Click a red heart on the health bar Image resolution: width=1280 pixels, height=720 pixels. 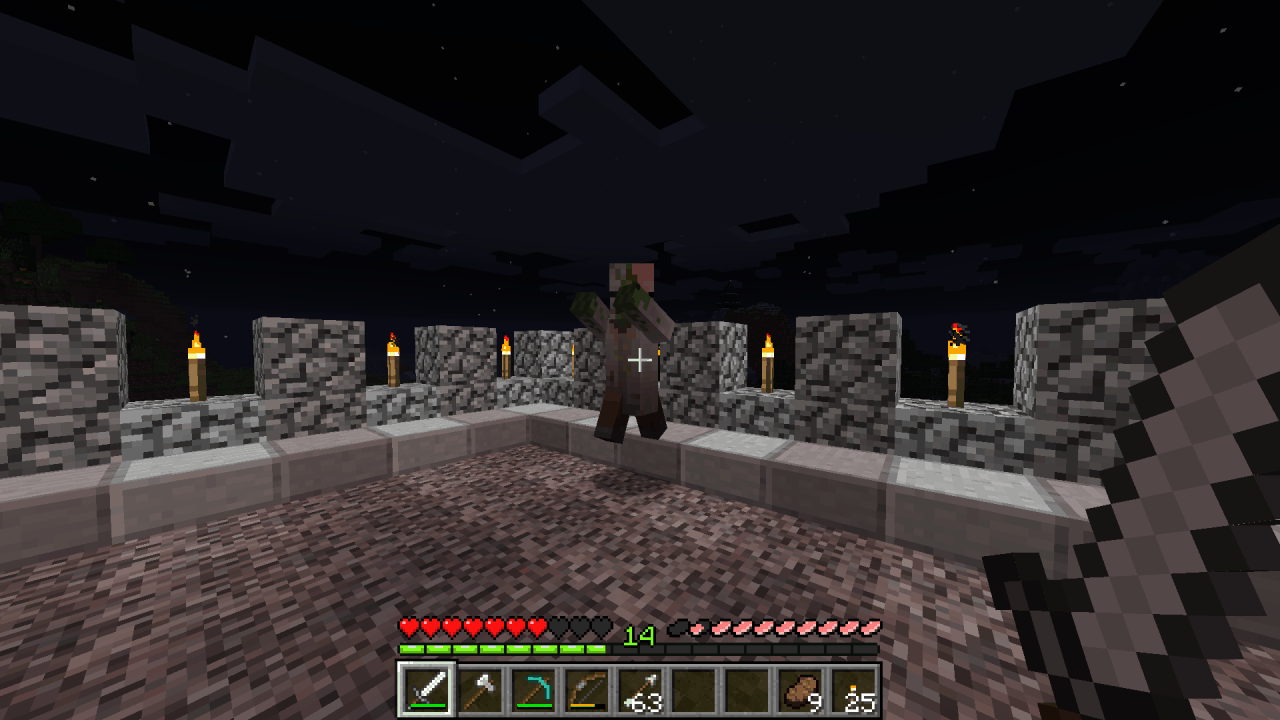[410, 628]
